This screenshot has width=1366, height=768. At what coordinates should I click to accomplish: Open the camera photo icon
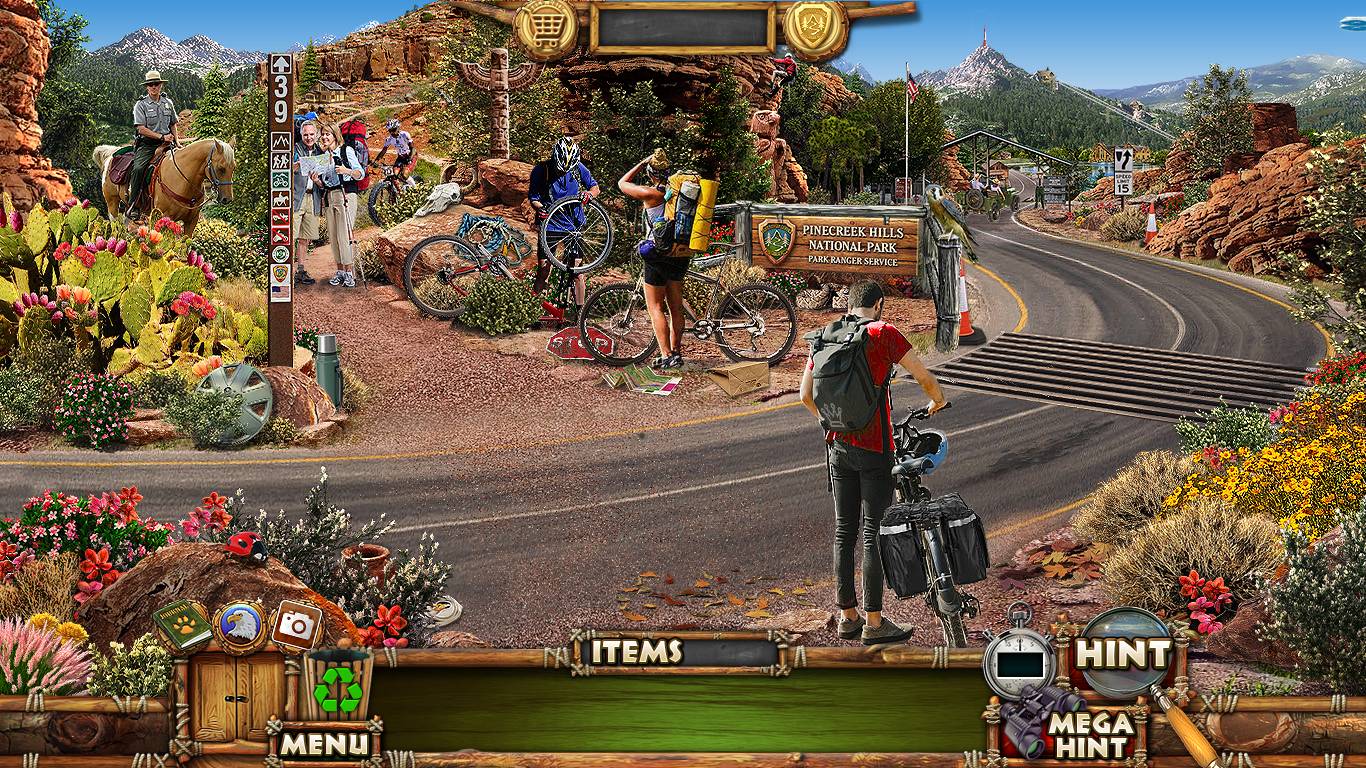click(296, 626)
